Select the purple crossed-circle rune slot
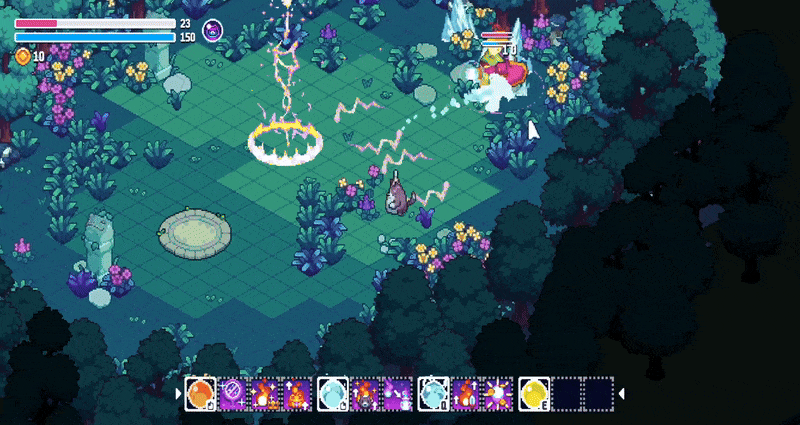This screenshot has height=425, width=800. click(x=233, y=393)
